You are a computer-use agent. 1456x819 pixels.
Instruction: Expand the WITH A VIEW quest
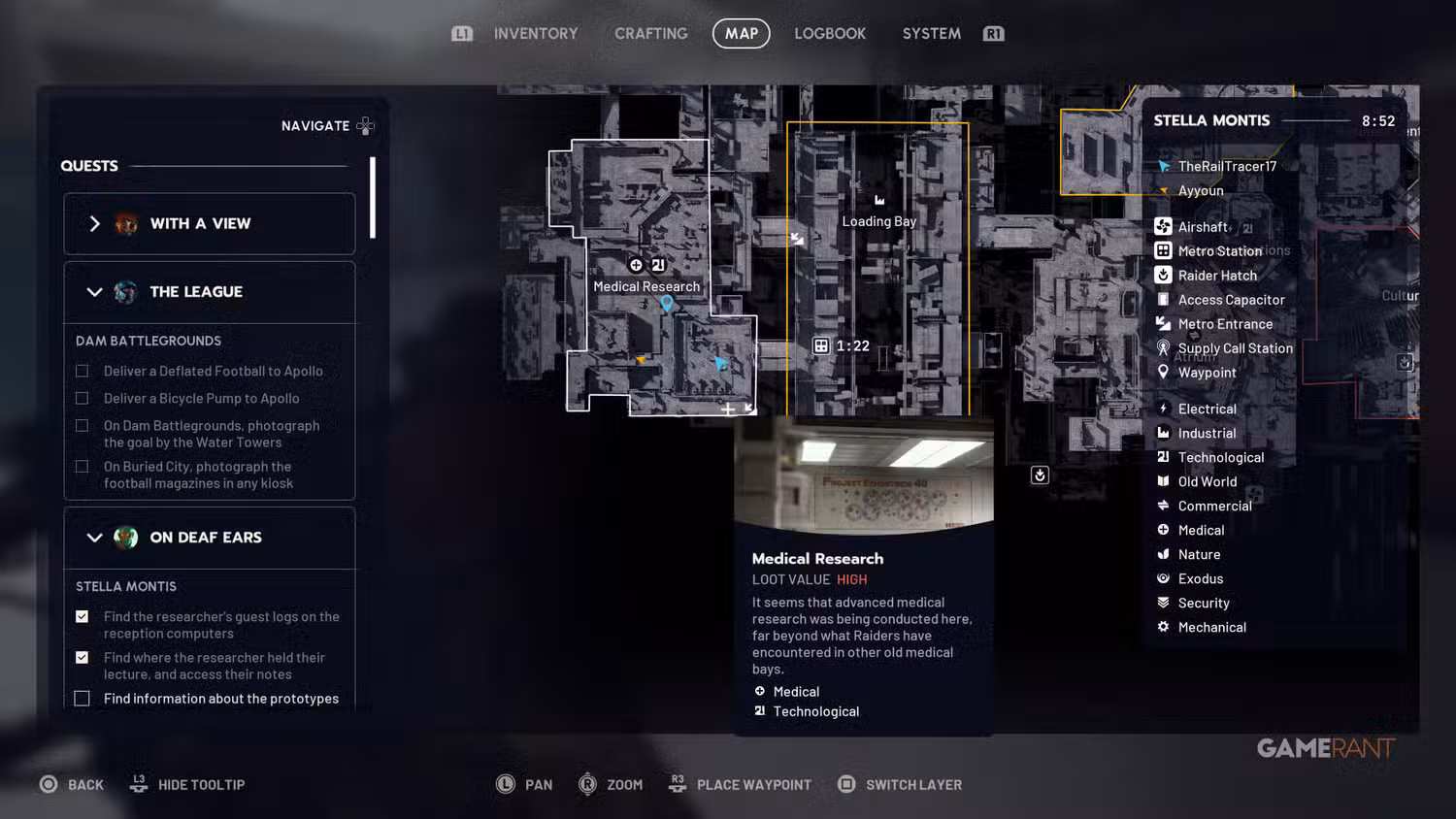pos(95,223)
